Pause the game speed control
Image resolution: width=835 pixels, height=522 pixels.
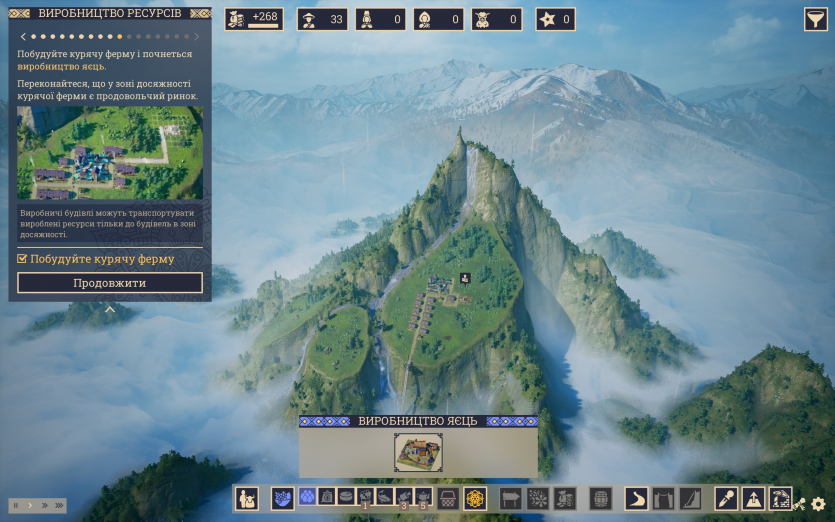coord(16,505)
